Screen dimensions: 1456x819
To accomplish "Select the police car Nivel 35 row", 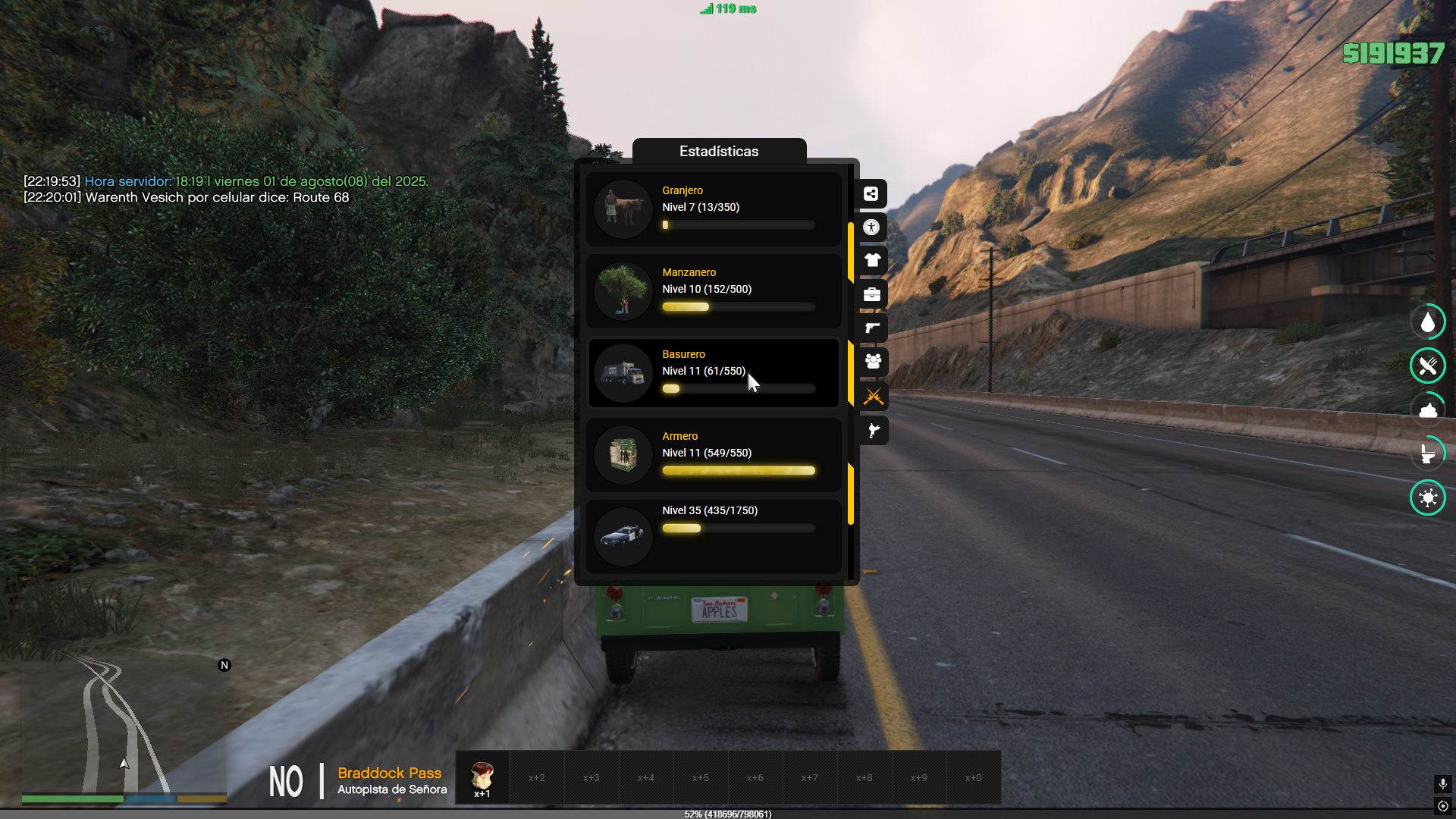I will click(713, 535).
